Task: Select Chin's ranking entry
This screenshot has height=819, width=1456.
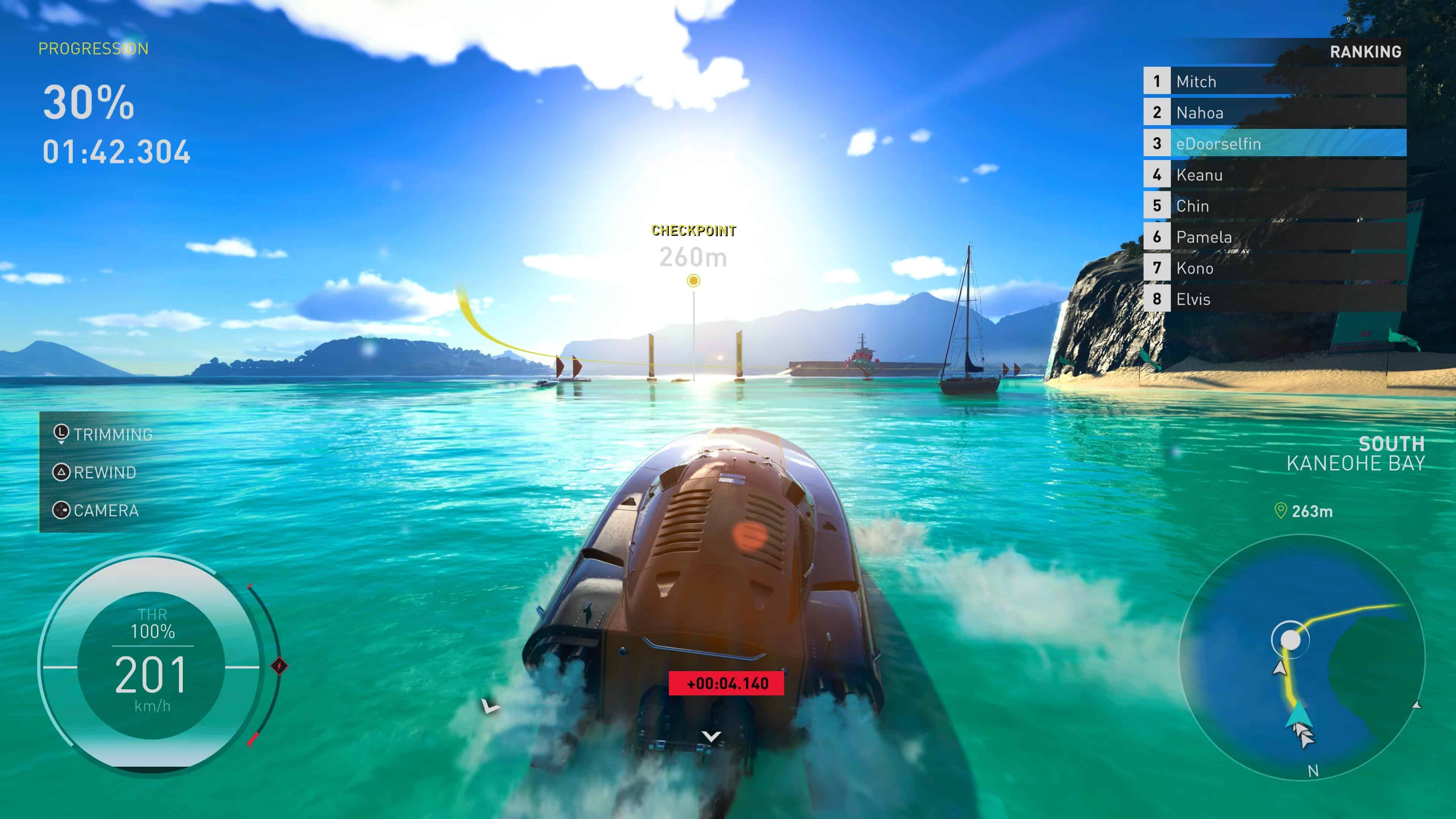Action: coord(1274,206)
